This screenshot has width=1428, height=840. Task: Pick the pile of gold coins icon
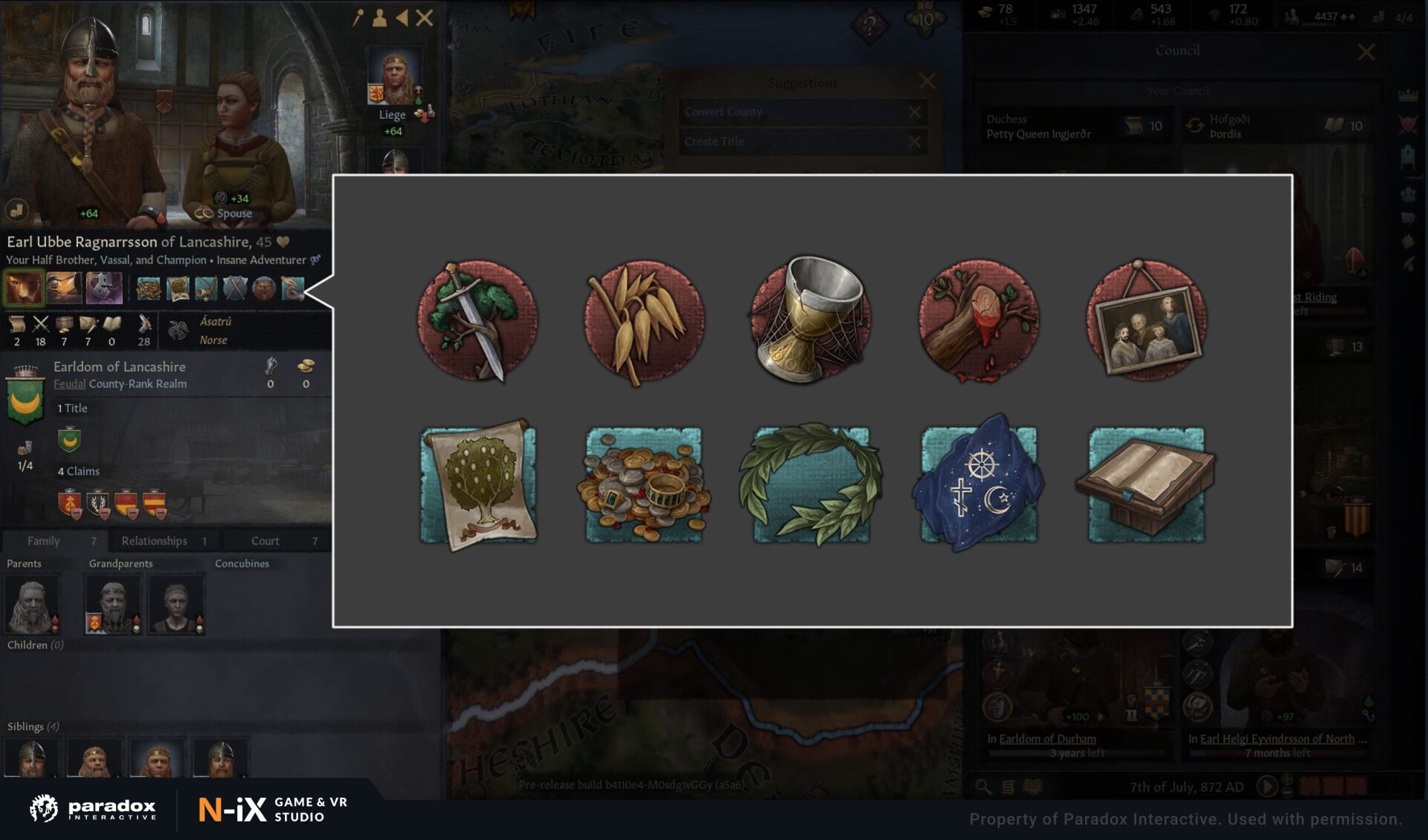pyautogui.click(x=644, y=485)
